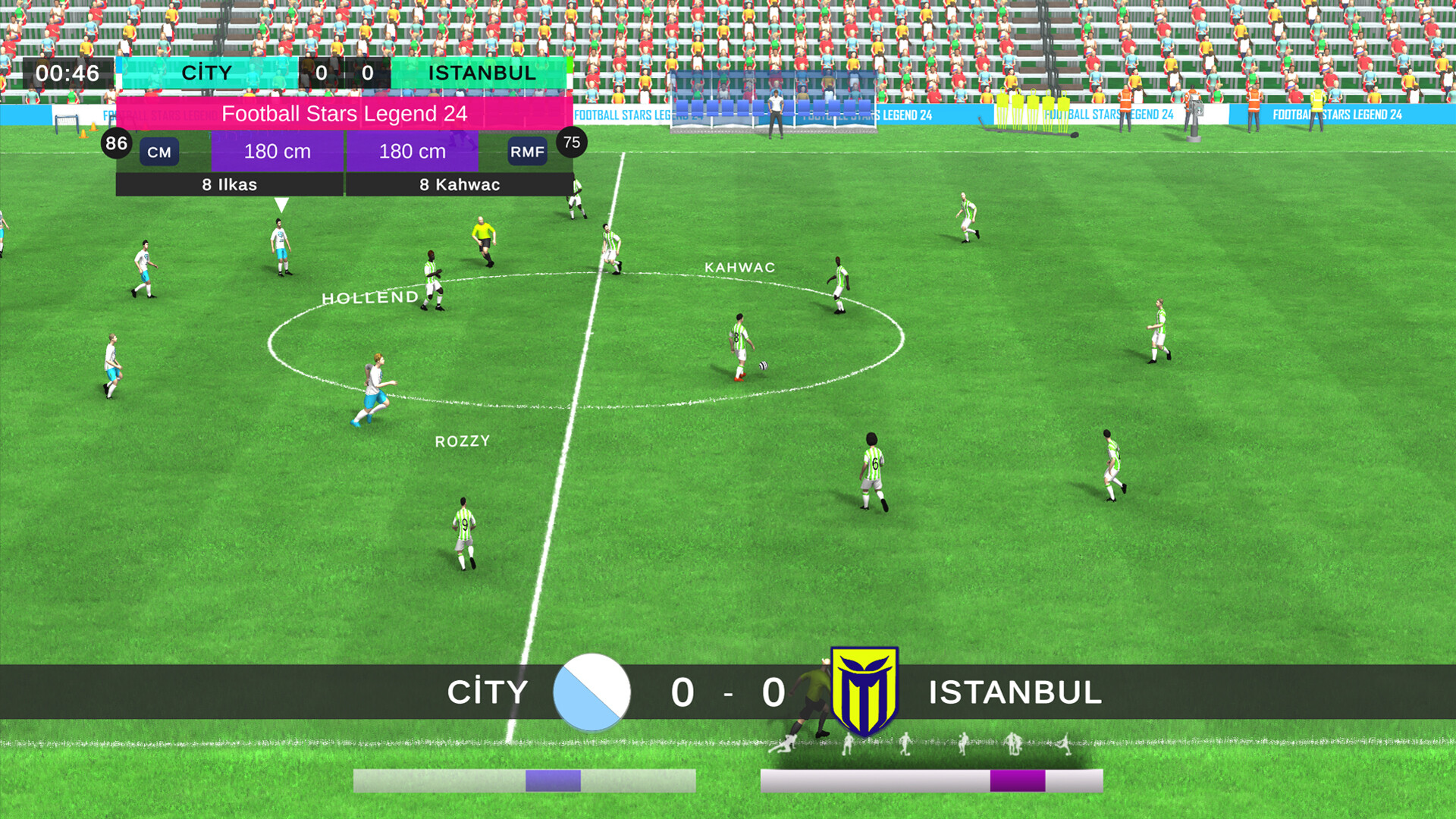The height and width of the screenshot is (819, 1456).
Task: Click the Football Stars Legend 24 banner
Action: tap(343, 115)
